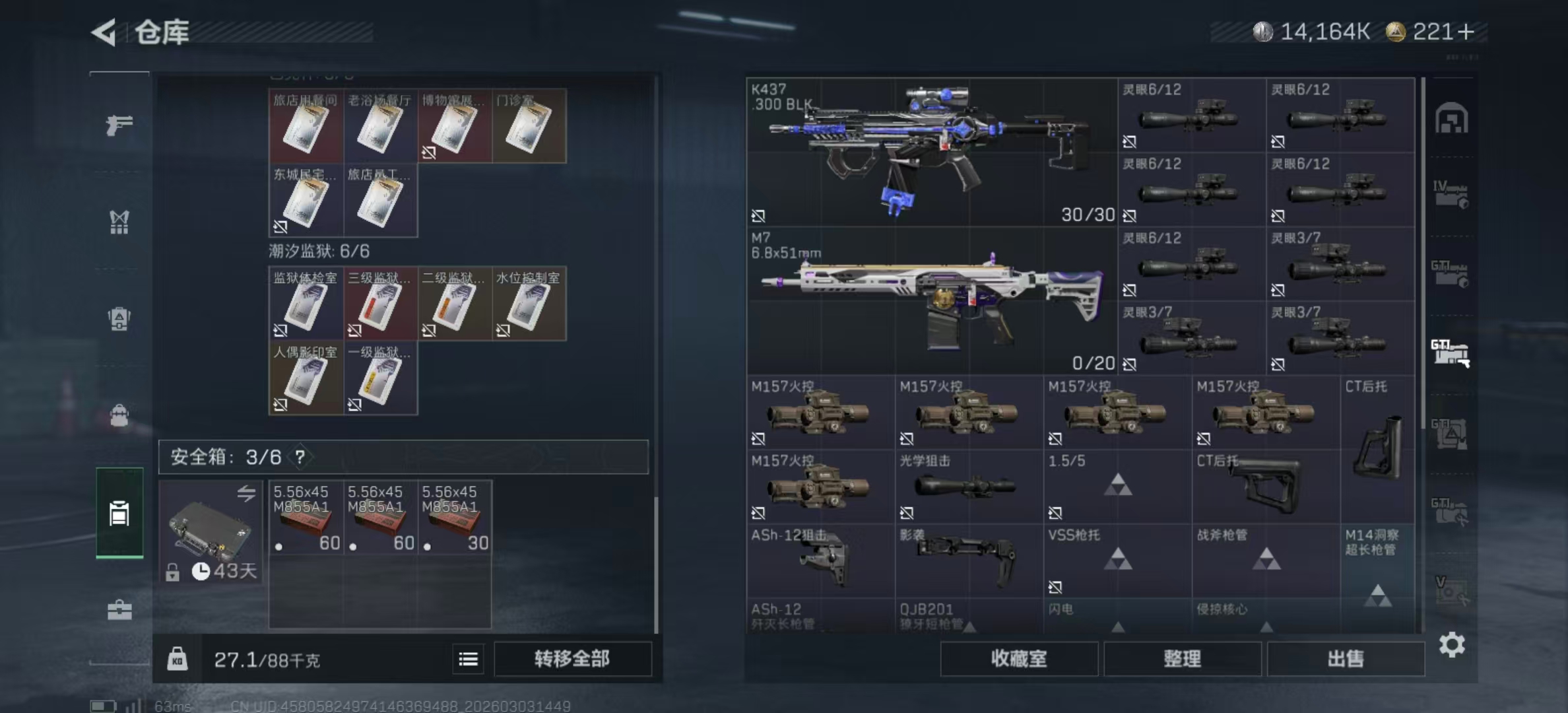The image size is (1568, 713).
Task: Select the armored vest category icon
Action: click(x=119, y=320)
